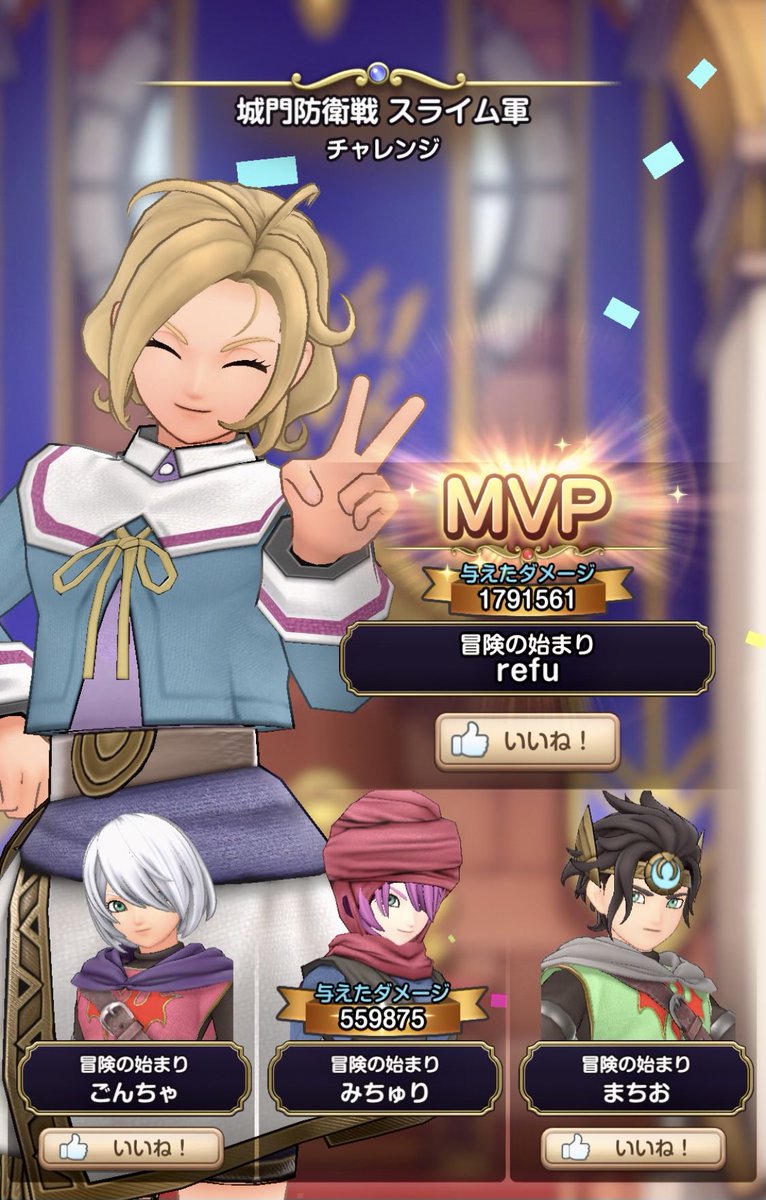Open the まちお name plate

pos(635,1079)
